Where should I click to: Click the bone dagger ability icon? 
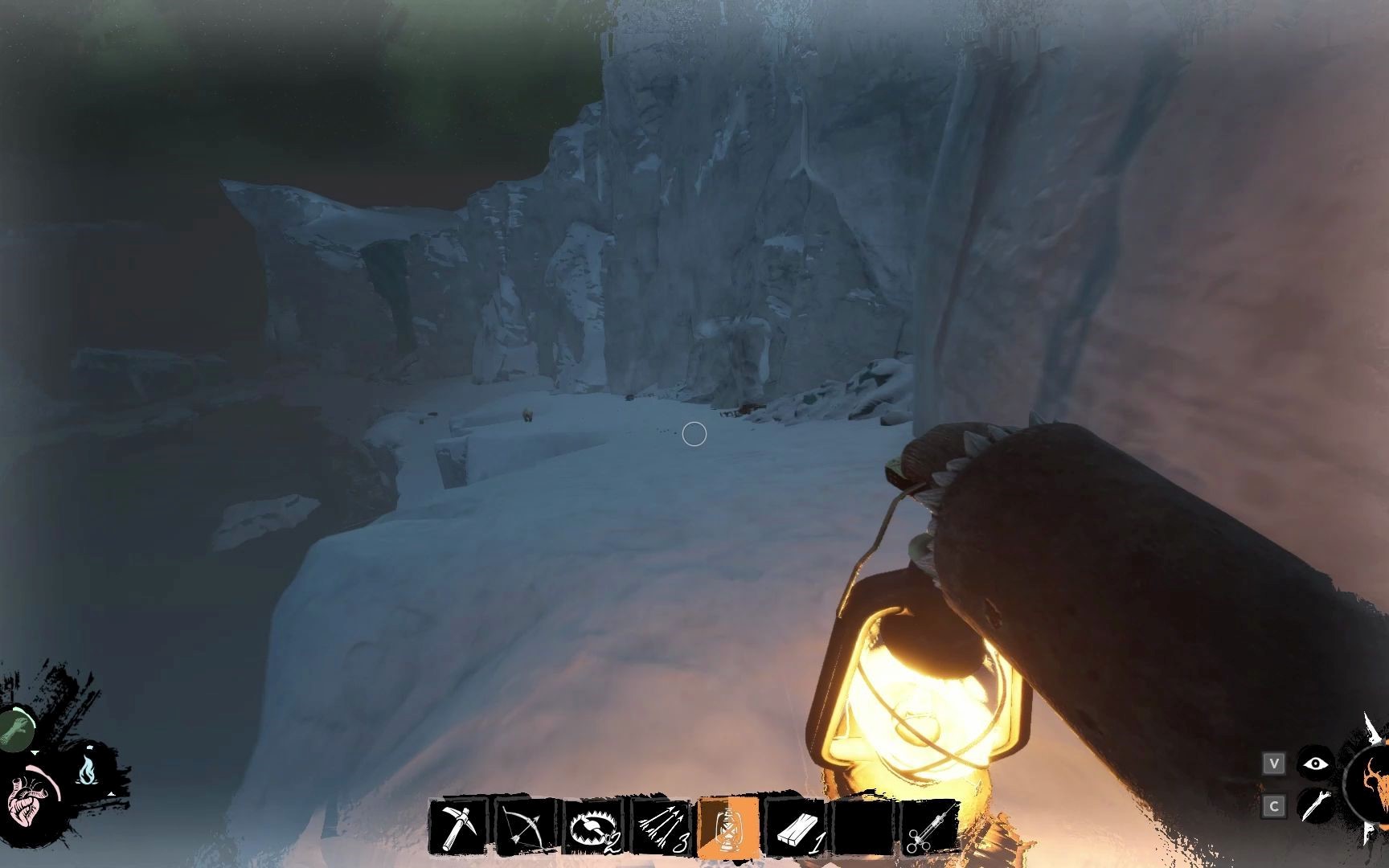(1314, 805)
